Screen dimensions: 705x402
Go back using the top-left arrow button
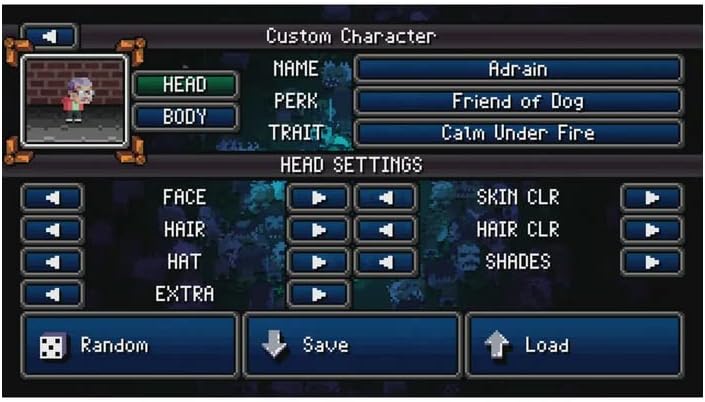pos(51,36)
